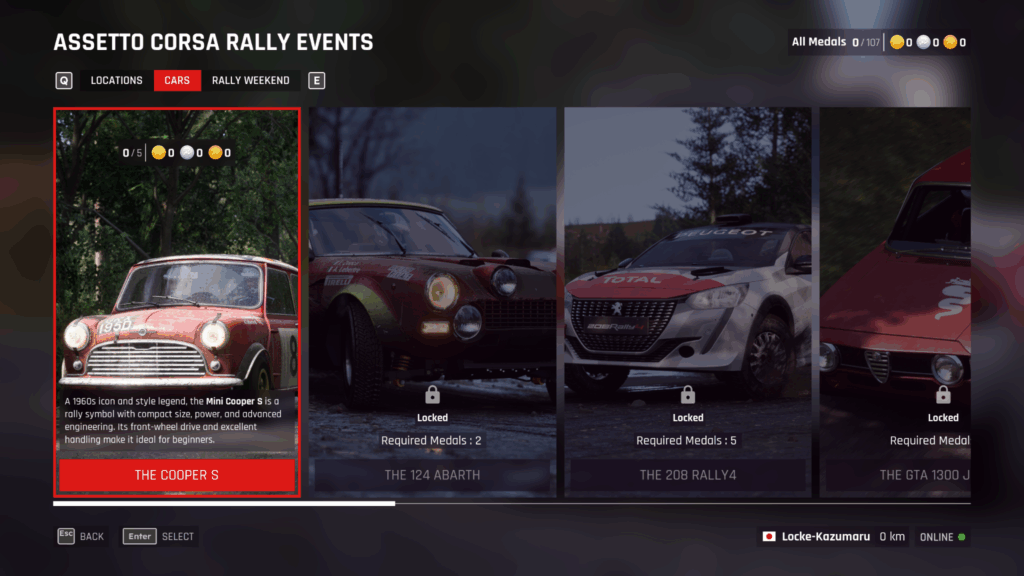1024x576 pixels.
Task: Pick the locked 208 Rally4 card
Action: coord(688,300)
